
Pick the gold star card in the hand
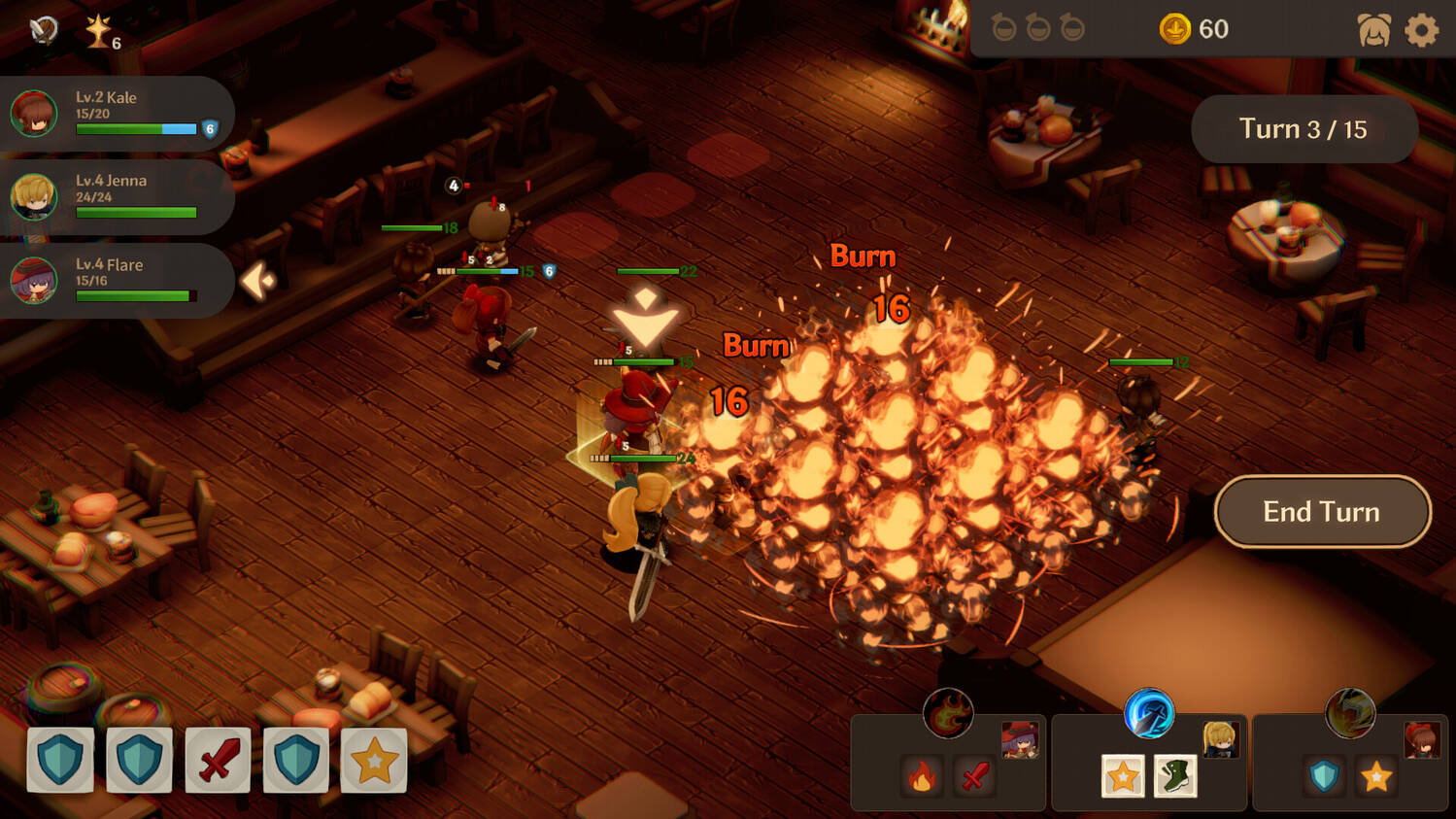374,759
